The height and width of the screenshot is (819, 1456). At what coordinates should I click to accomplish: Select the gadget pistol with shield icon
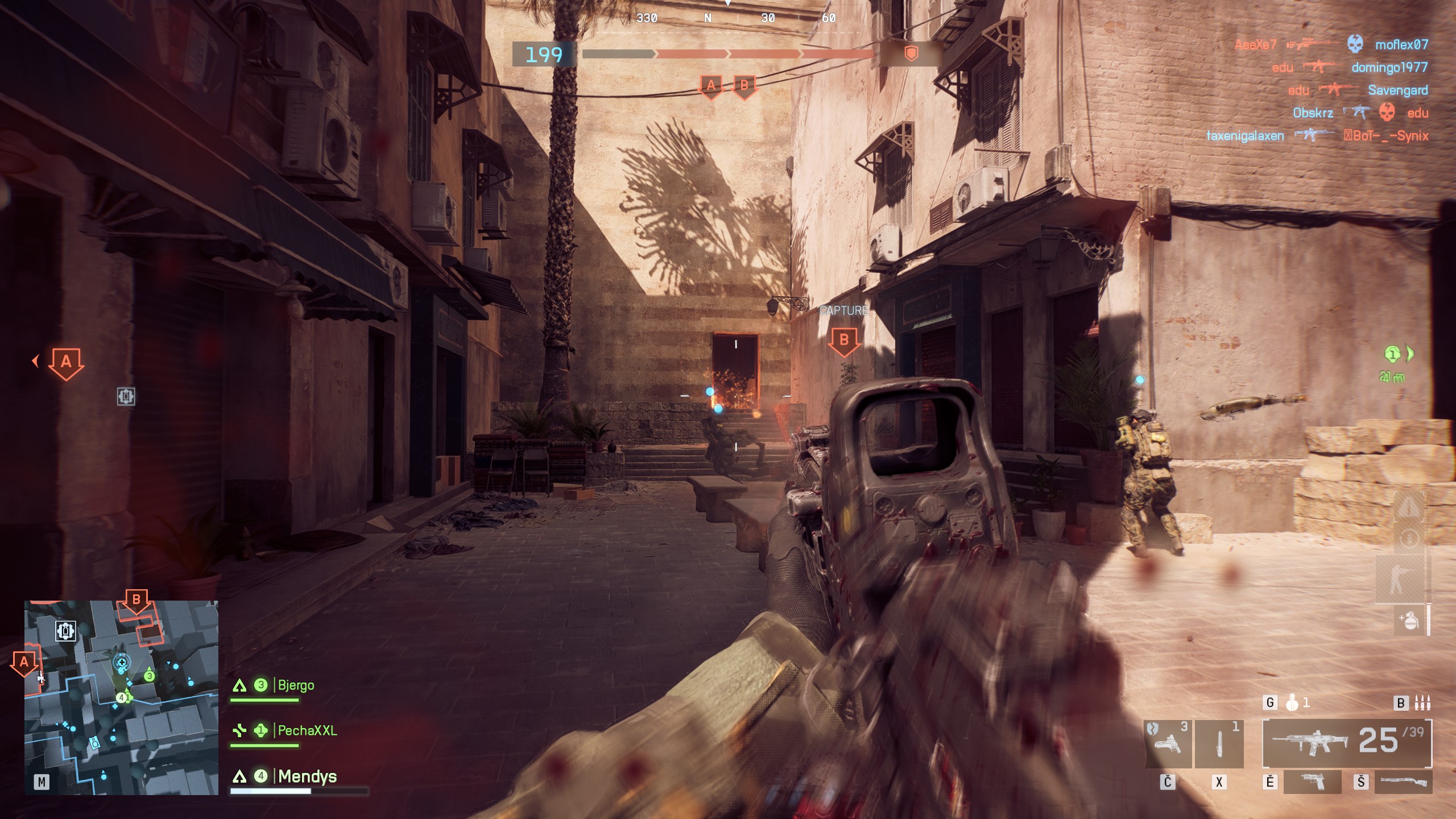tap(1167, 743)
